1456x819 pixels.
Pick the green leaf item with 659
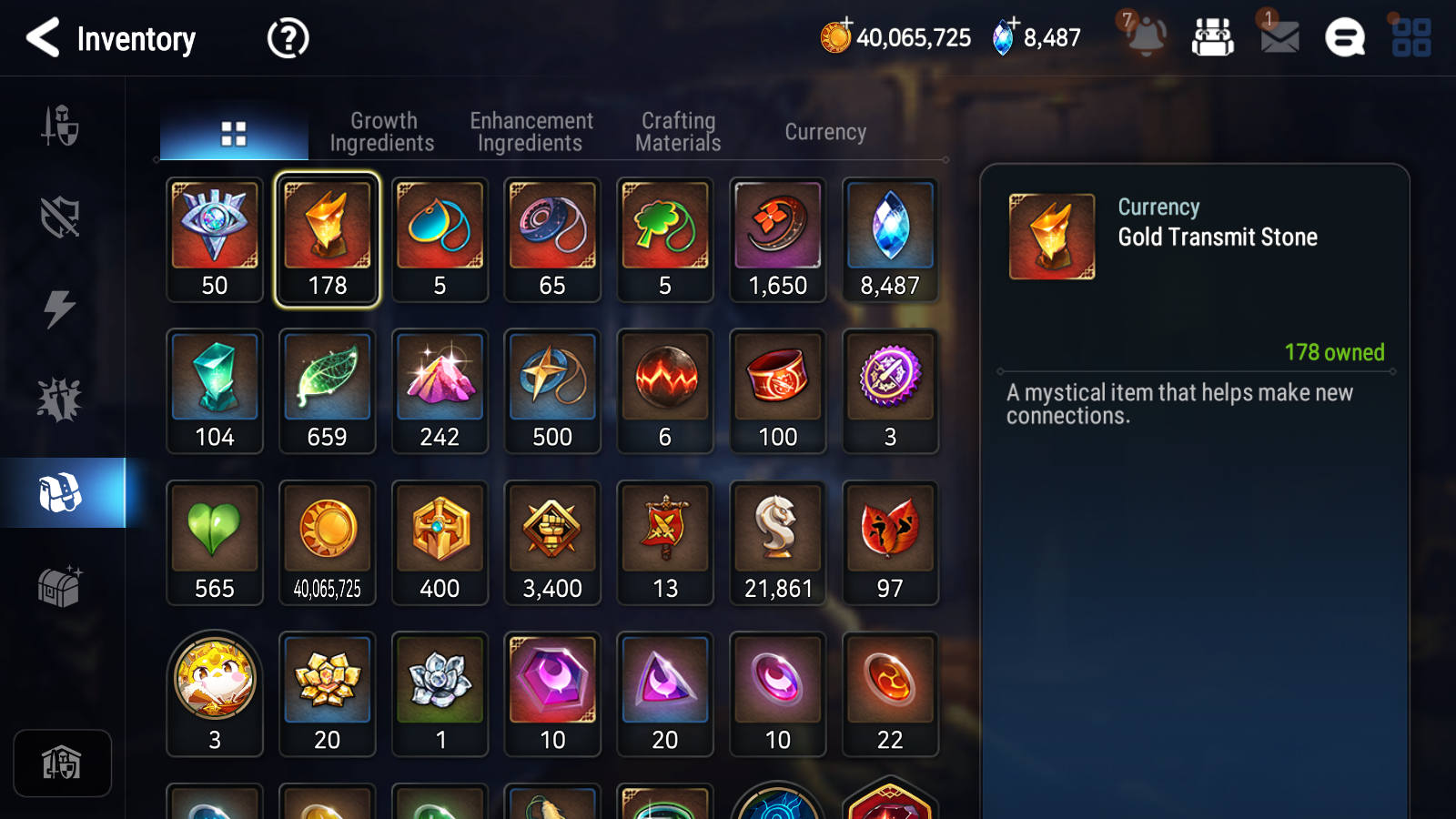[x=328, y=391]
